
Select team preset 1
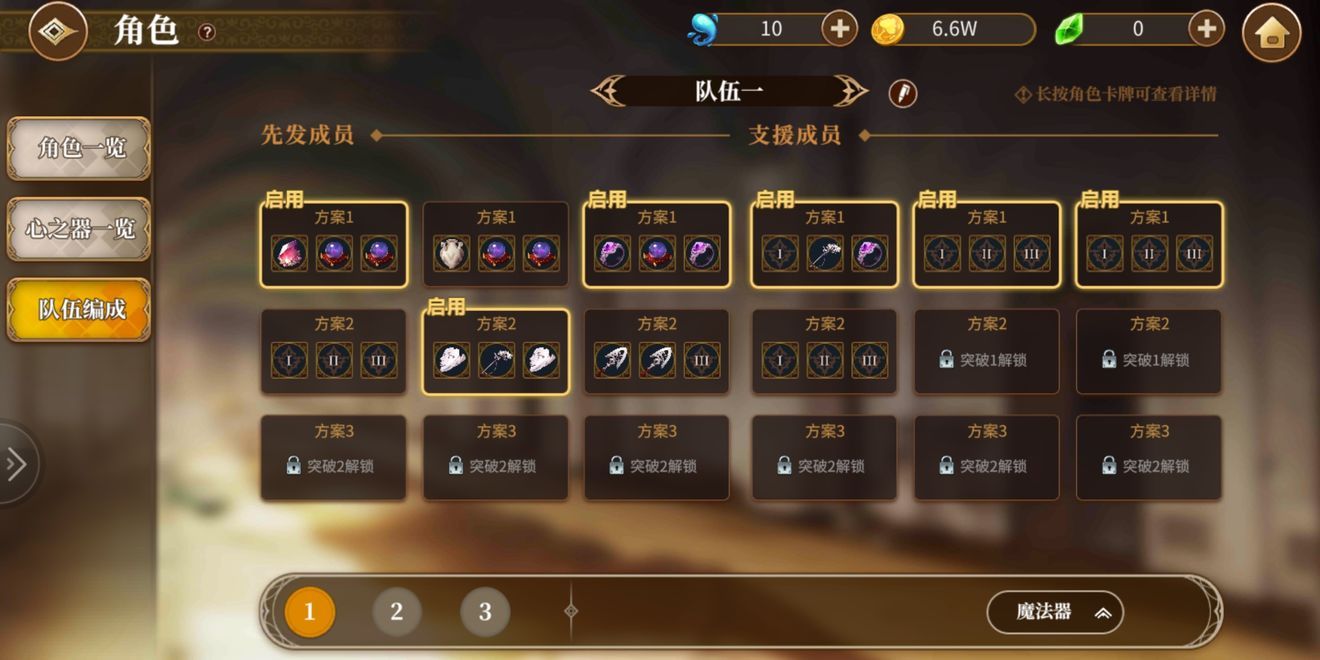pyautogui.click(x=309, y=612)
